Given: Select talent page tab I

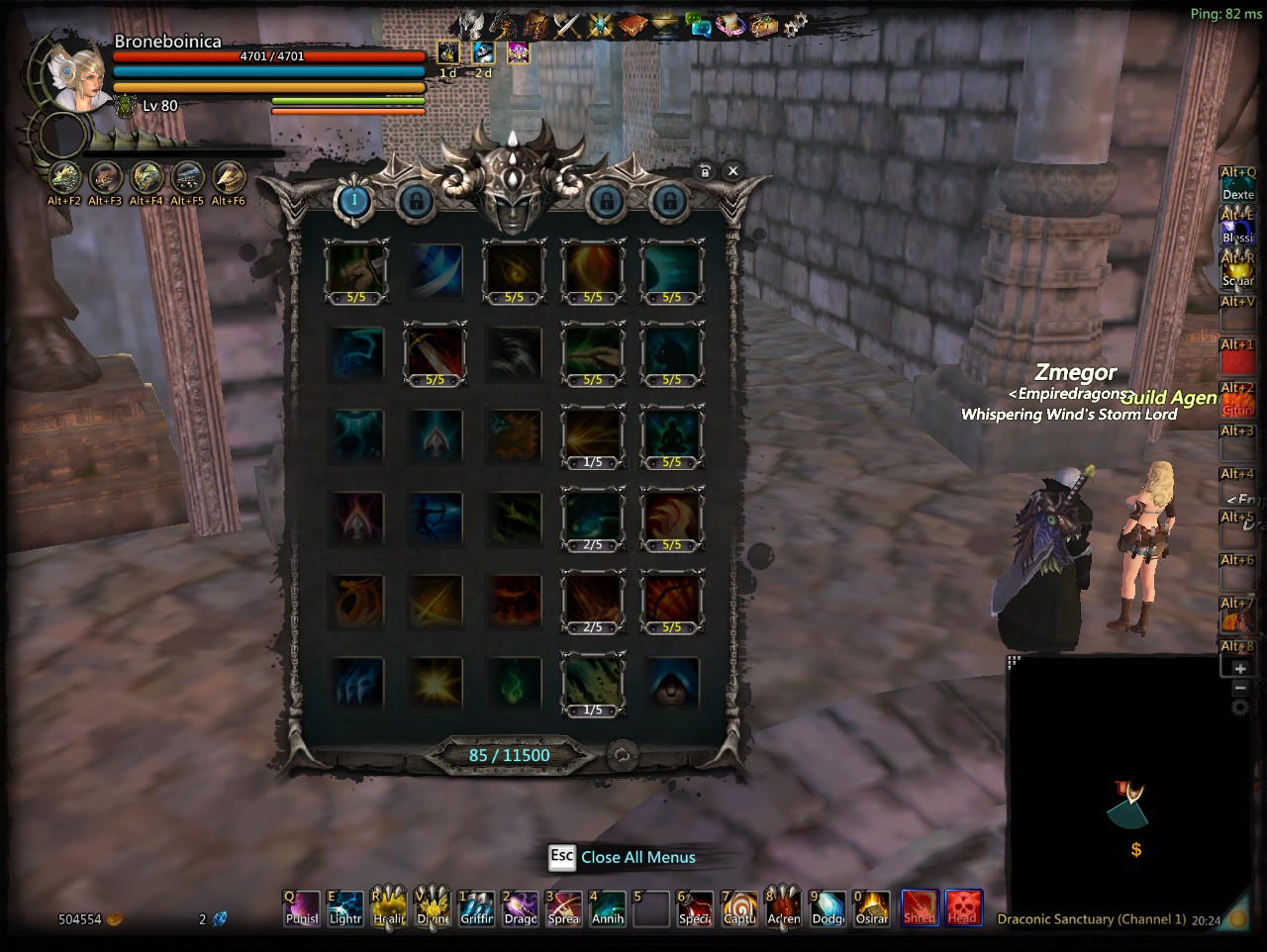Looking at the screenshot, I should pos(354,202).
